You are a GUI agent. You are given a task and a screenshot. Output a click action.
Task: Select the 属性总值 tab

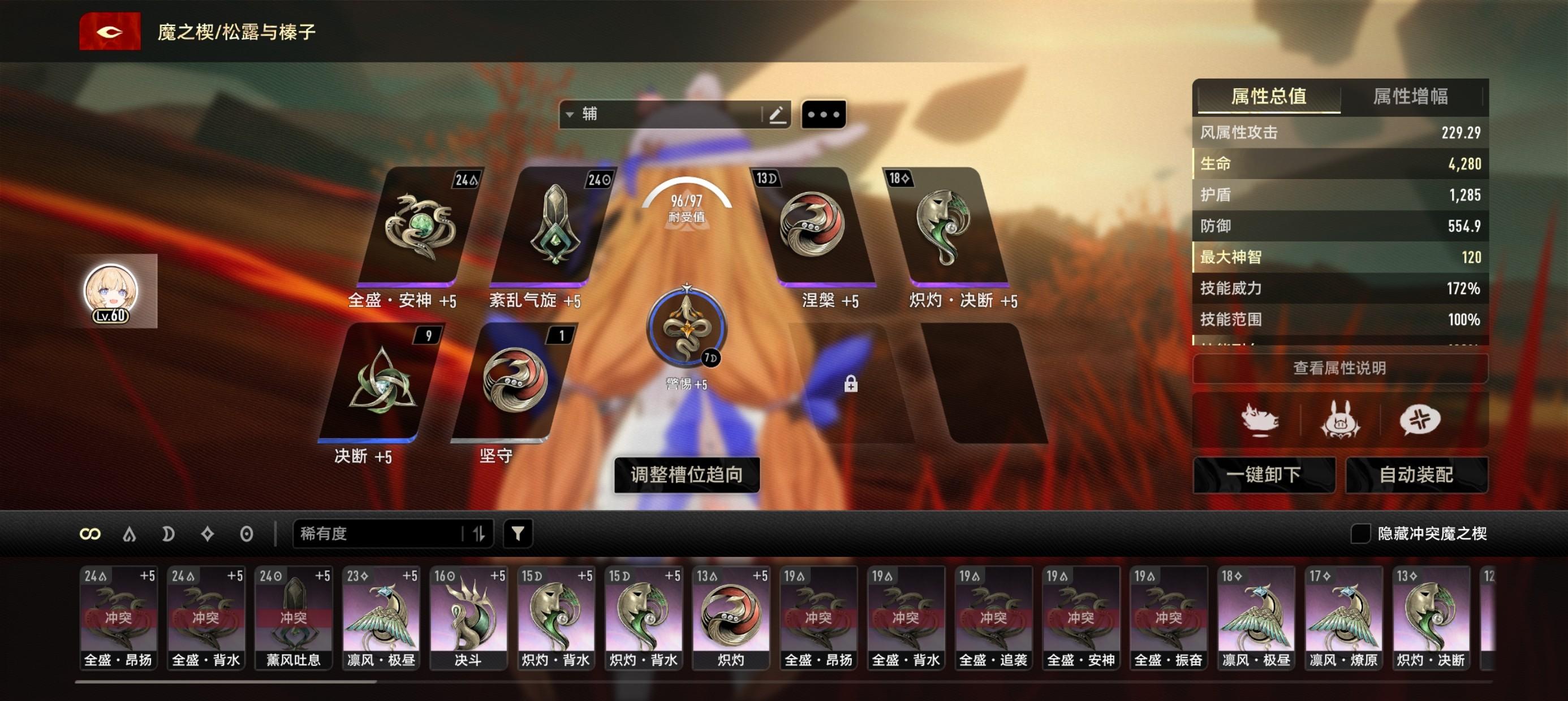click(1269, 96)
